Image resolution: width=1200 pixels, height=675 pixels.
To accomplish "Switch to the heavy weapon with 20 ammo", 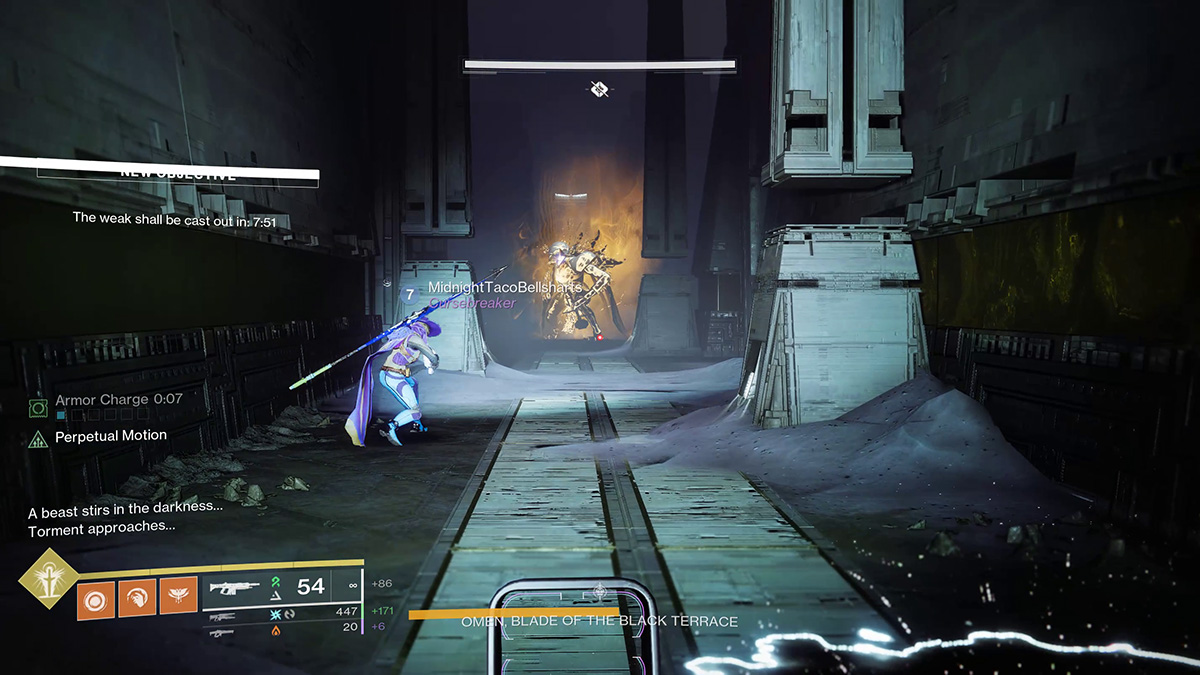I will click(222, 628).
